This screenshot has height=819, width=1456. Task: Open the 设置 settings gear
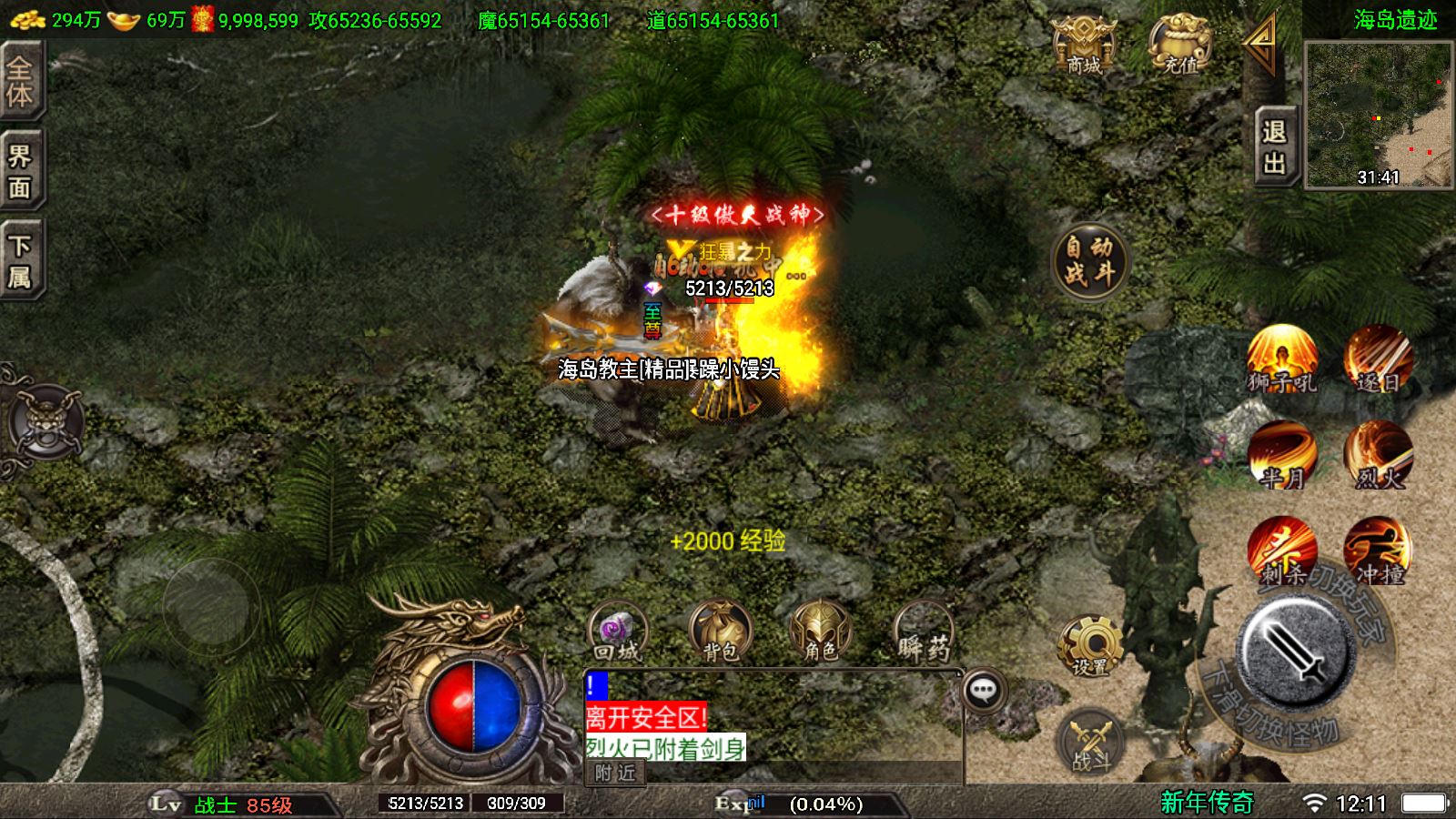pyautogui.click(x=1089, y=645)
